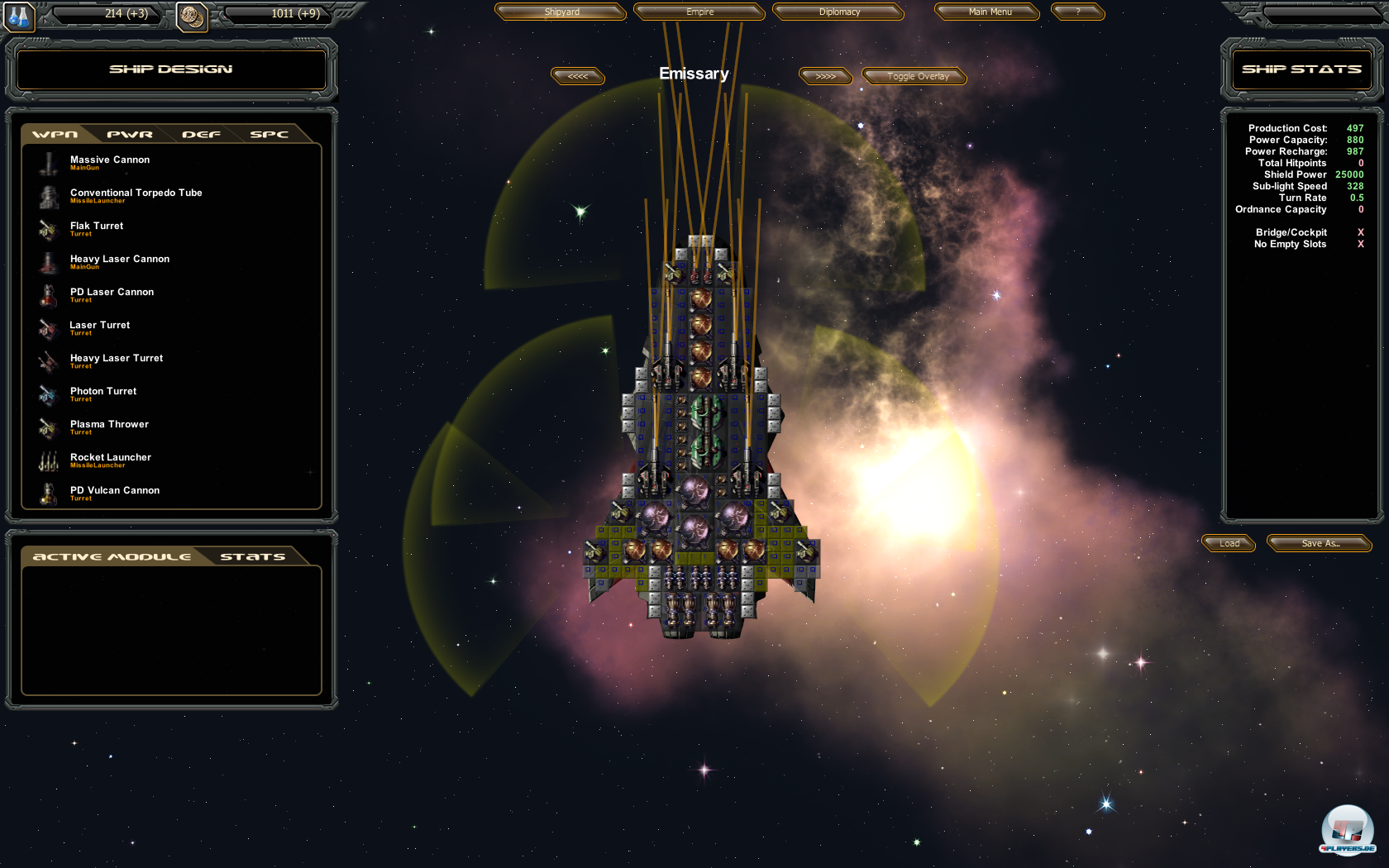Toggle the ship overlay
The image size is (1389, 868).
(917, 76)
